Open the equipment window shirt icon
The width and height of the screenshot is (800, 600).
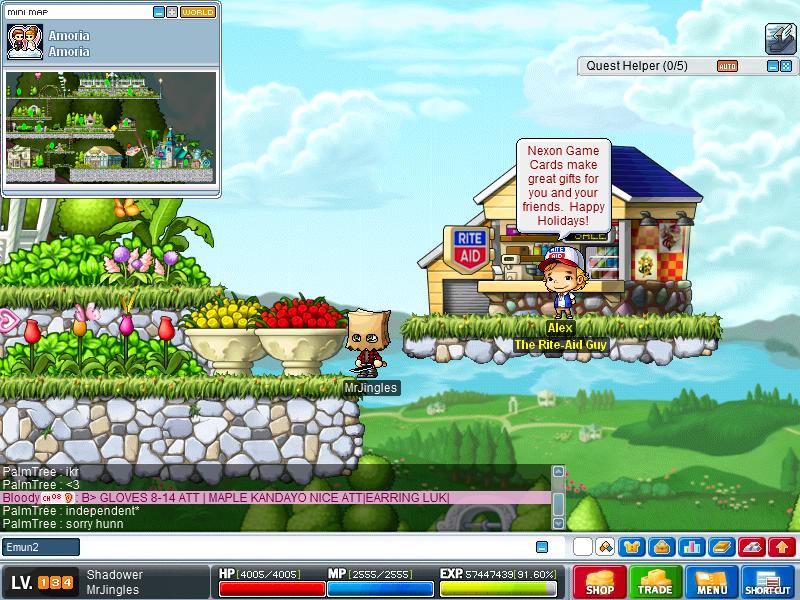pos(631,547)
